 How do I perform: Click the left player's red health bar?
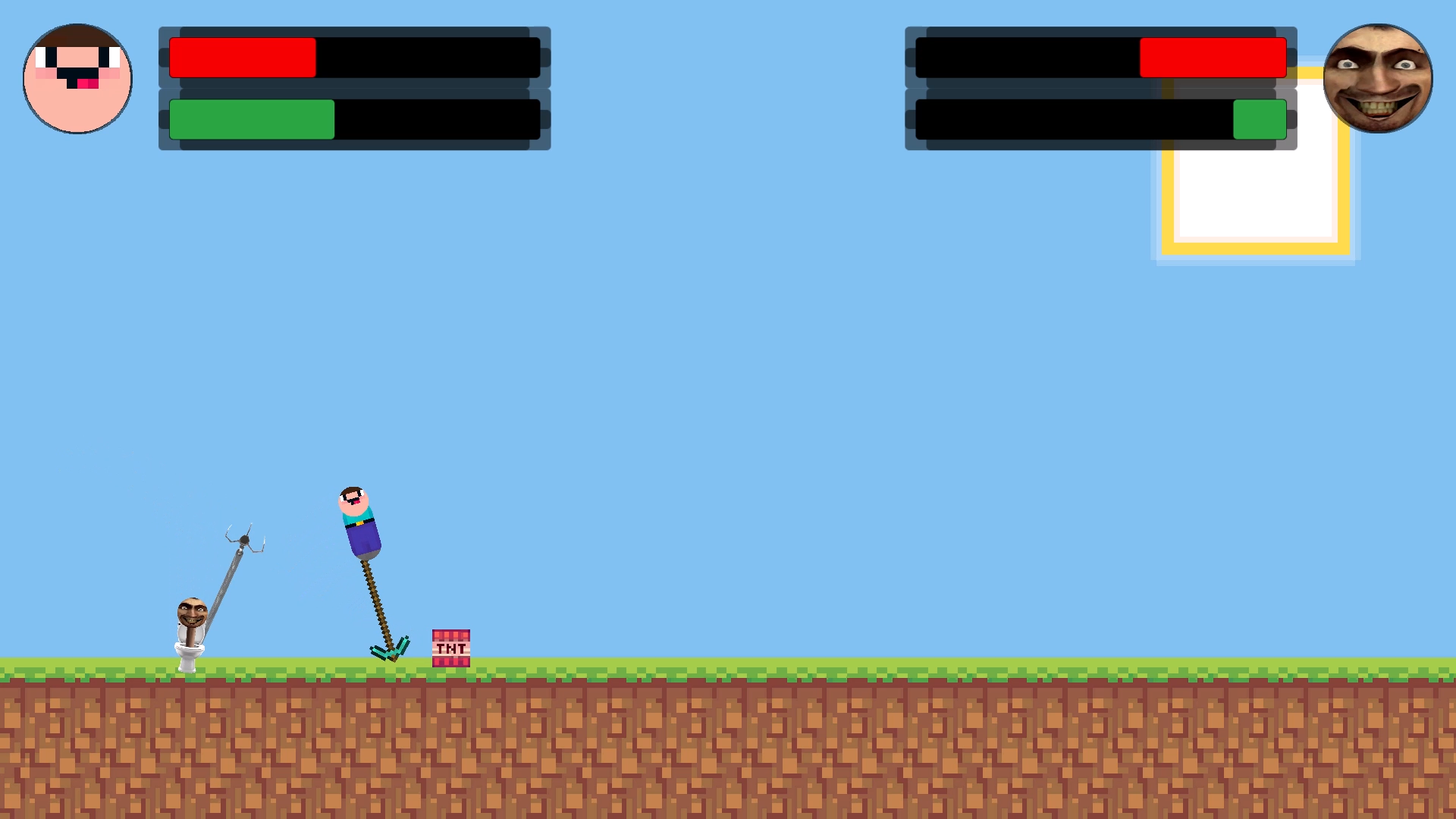(243, 55)
